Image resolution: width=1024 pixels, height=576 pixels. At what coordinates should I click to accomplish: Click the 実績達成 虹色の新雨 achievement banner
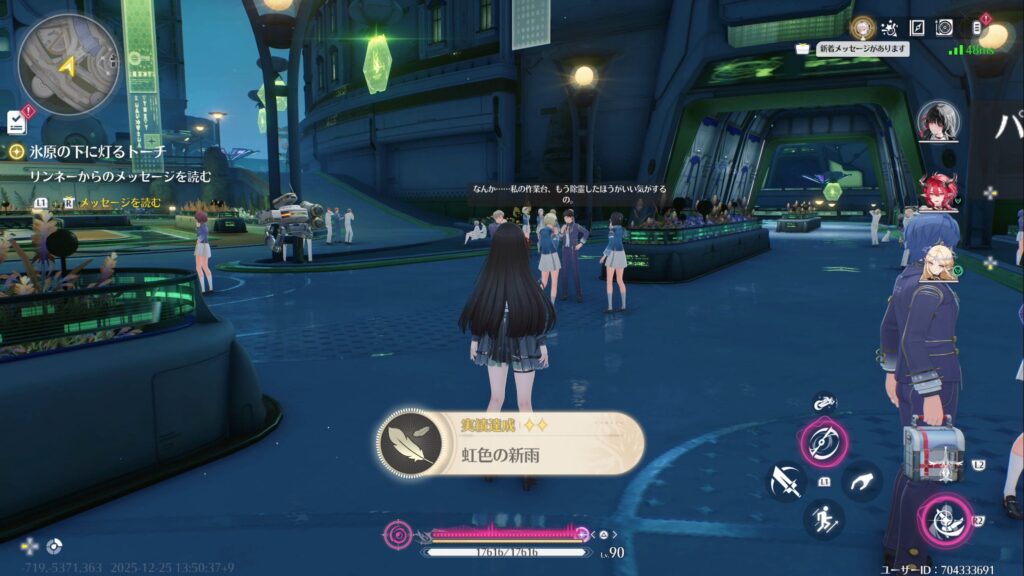[511, 444]
